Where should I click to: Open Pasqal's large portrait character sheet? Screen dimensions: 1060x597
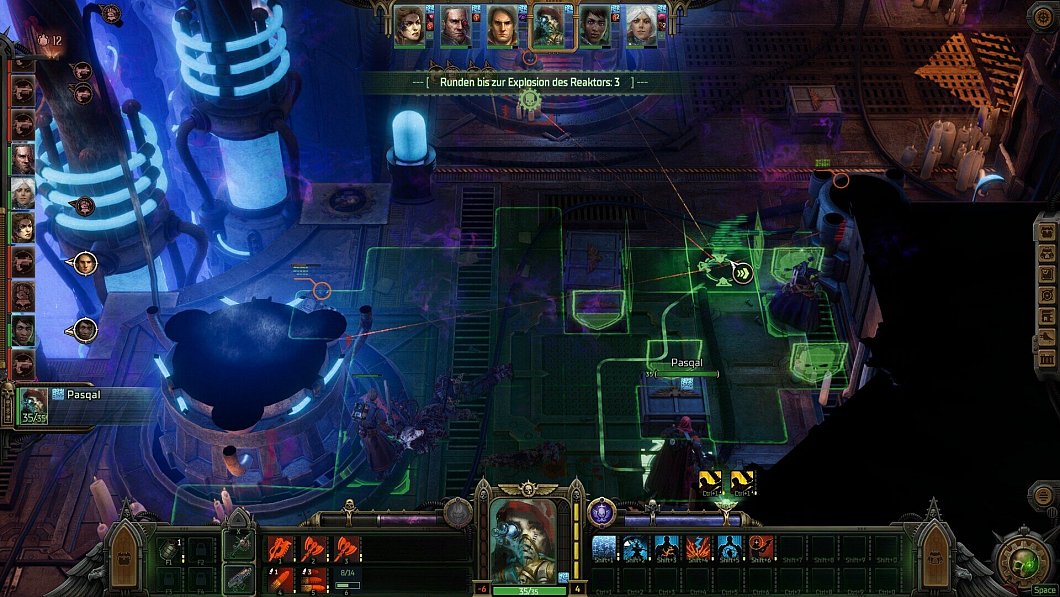(x=525, y=535)
